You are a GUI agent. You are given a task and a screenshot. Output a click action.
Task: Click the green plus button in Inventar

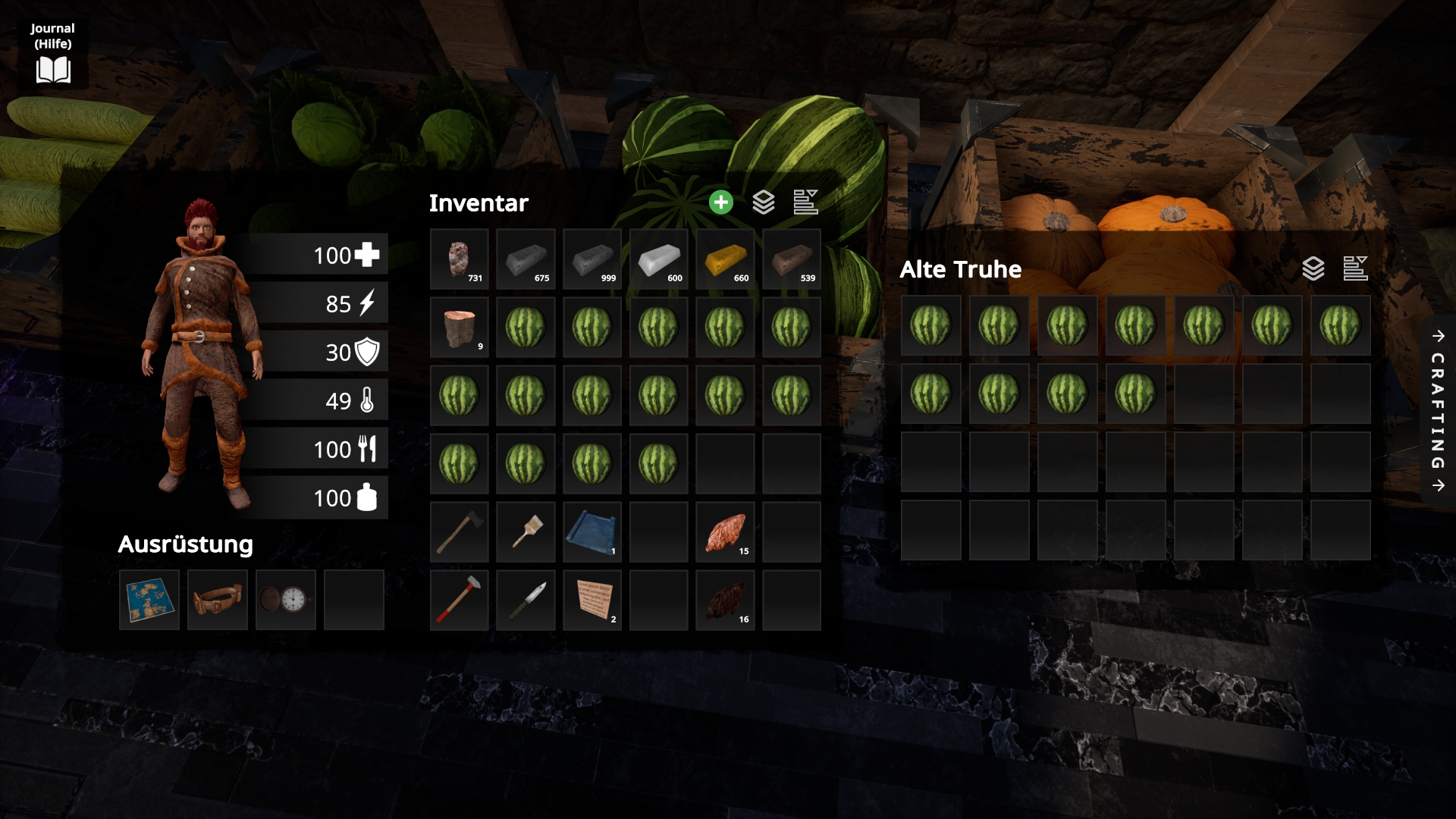721,202
